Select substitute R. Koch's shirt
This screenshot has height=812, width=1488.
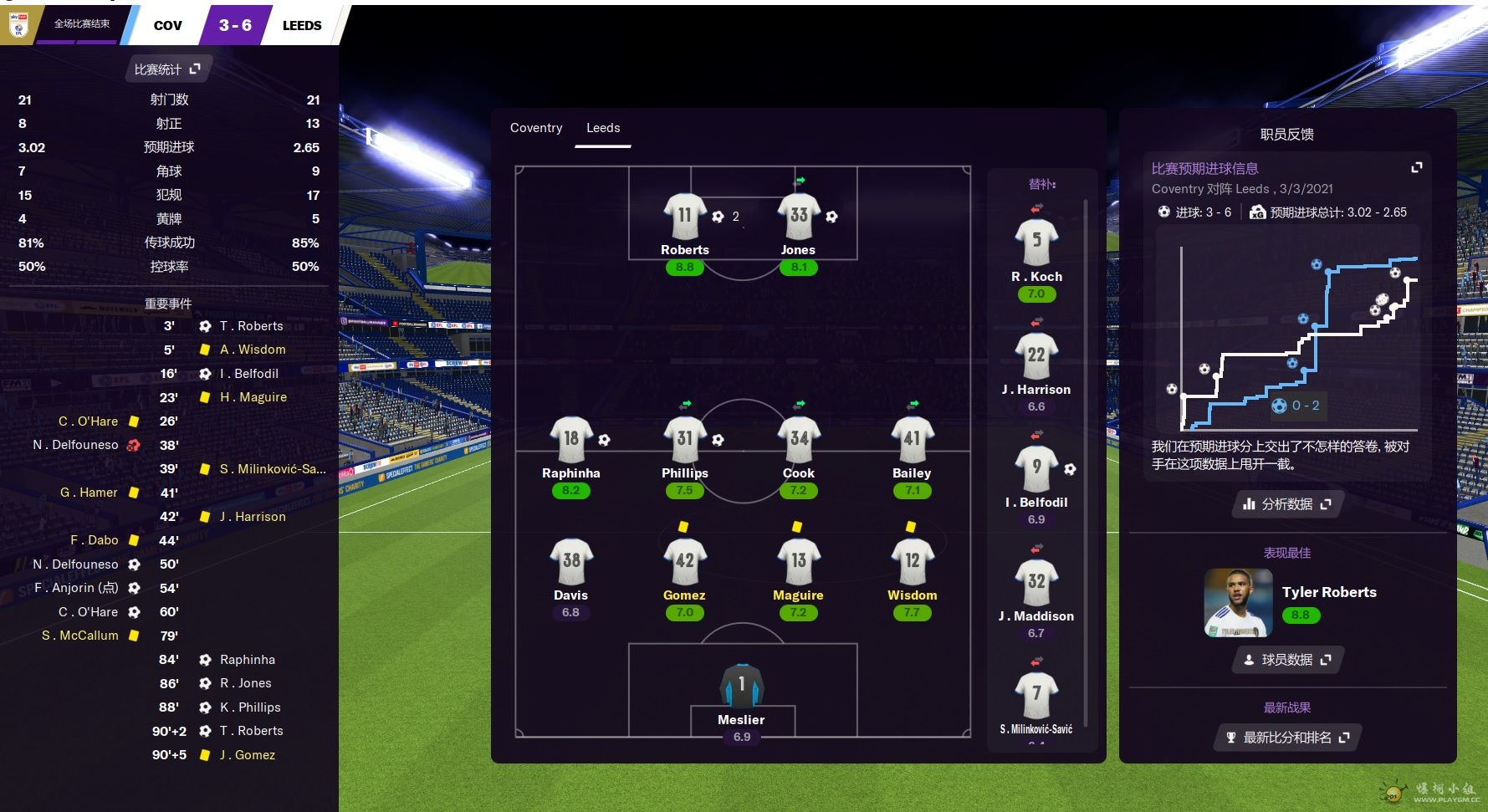(1036, 243)
